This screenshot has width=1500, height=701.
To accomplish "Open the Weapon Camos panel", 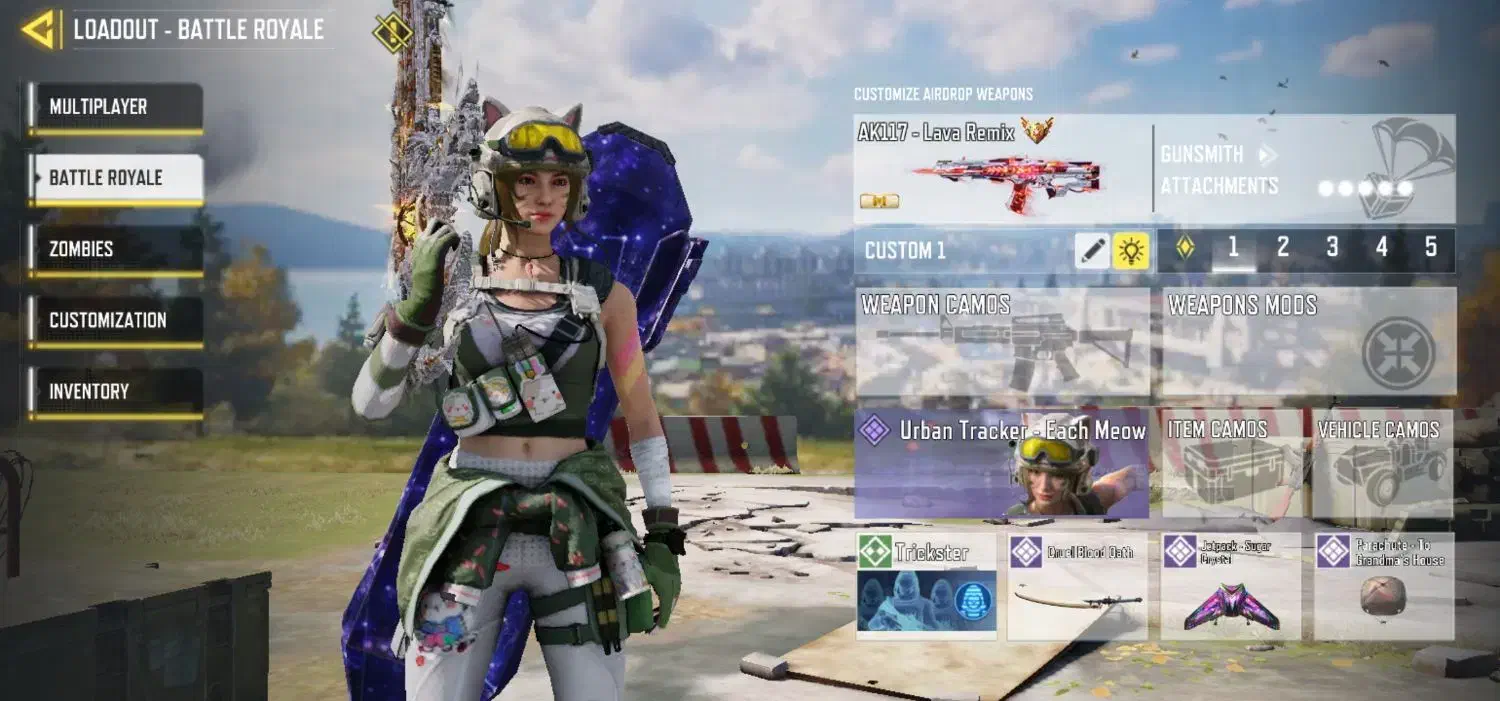I will 1003,342.
